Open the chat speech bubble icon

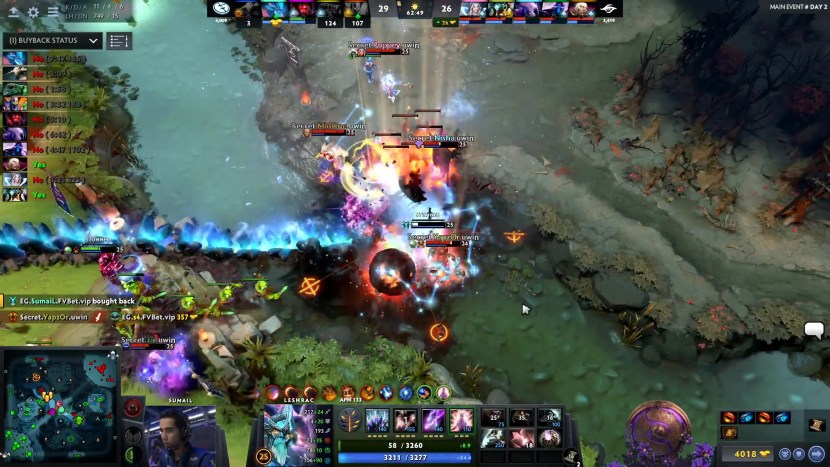click(x=814, y=329)
